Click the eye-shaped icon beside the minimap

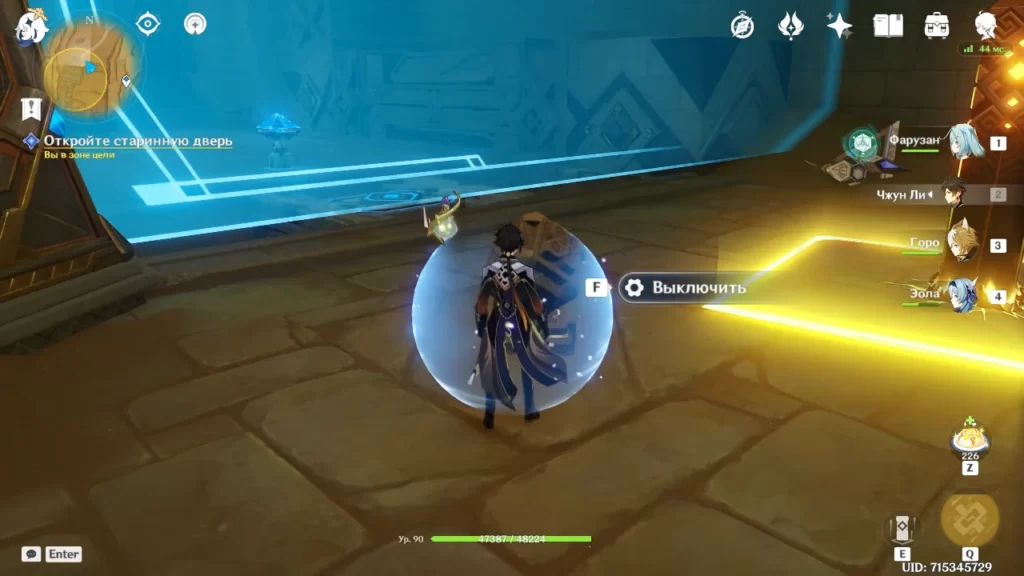click(x=148, y=24)
